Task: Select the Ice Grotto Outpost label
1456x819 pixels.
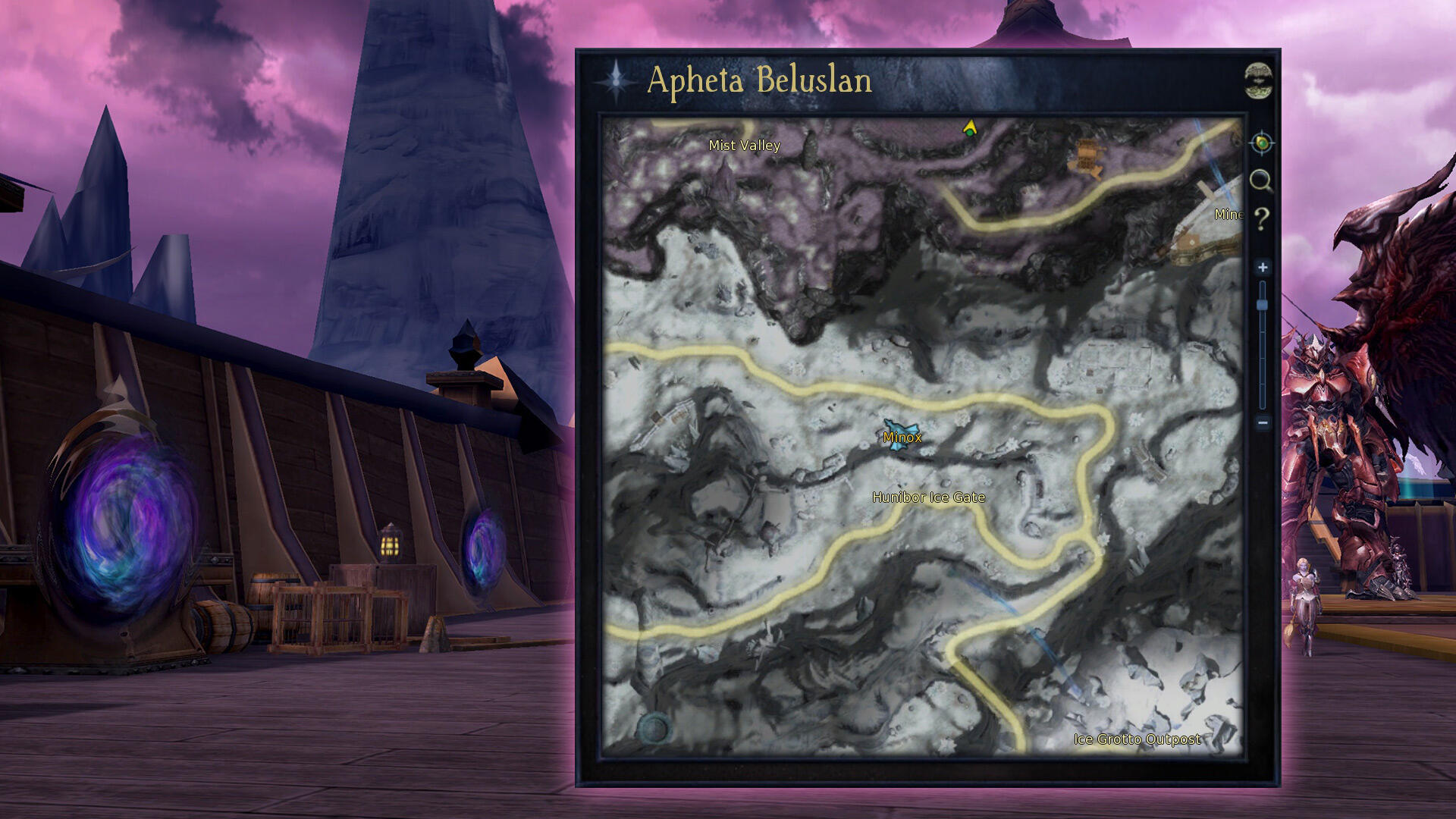Action: click(x=1137, y=739)
